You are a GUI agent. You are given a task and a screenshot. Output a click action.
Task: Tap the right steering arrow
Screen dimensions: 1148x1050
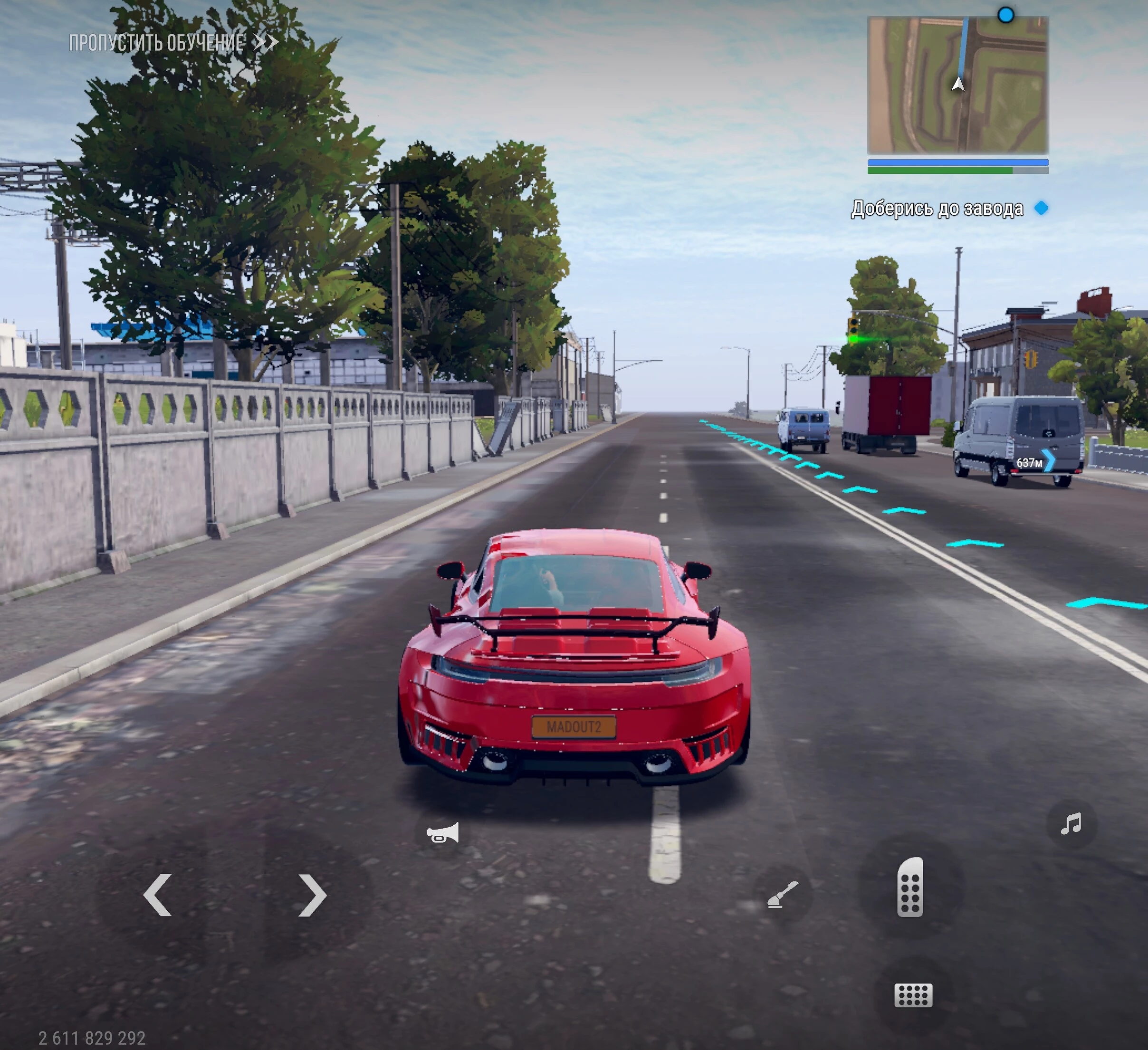312,895
